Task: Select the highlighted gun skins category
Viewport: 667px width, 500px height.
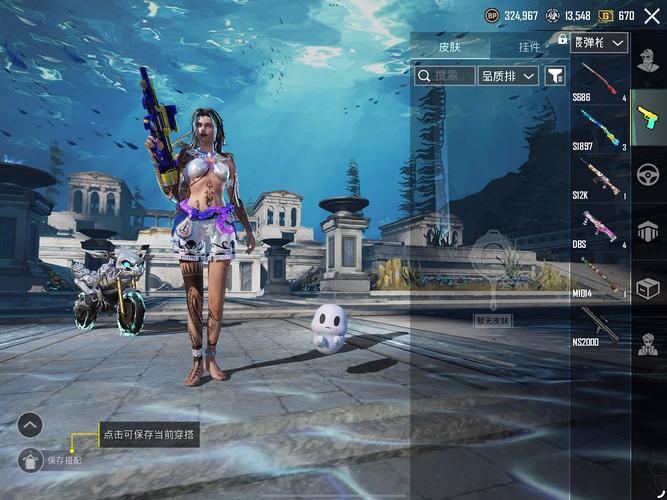Action: click(x=648, y=118)
